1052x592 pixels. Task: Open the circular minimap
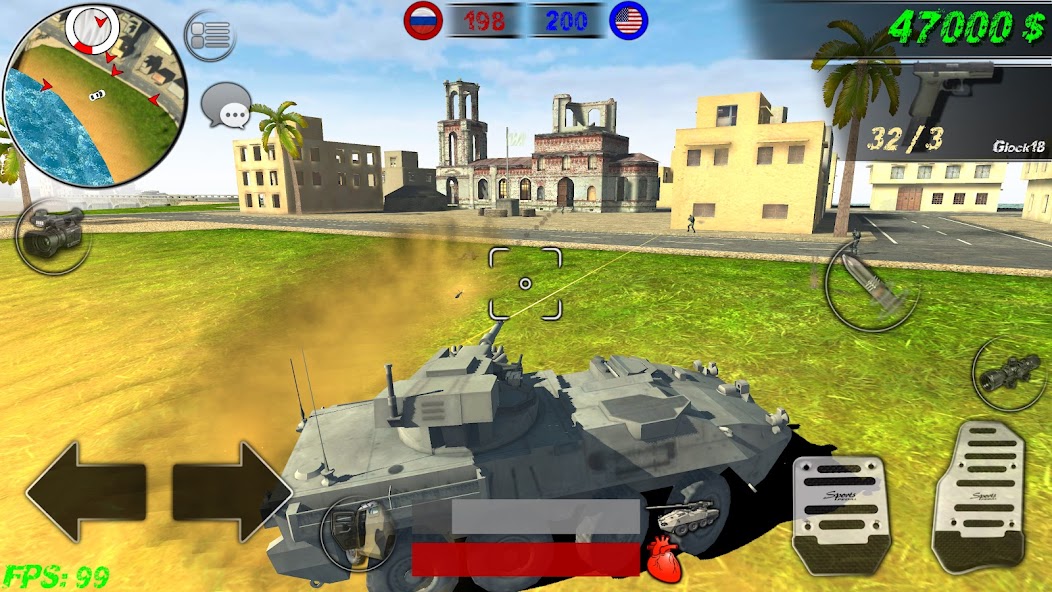(95, 95)
